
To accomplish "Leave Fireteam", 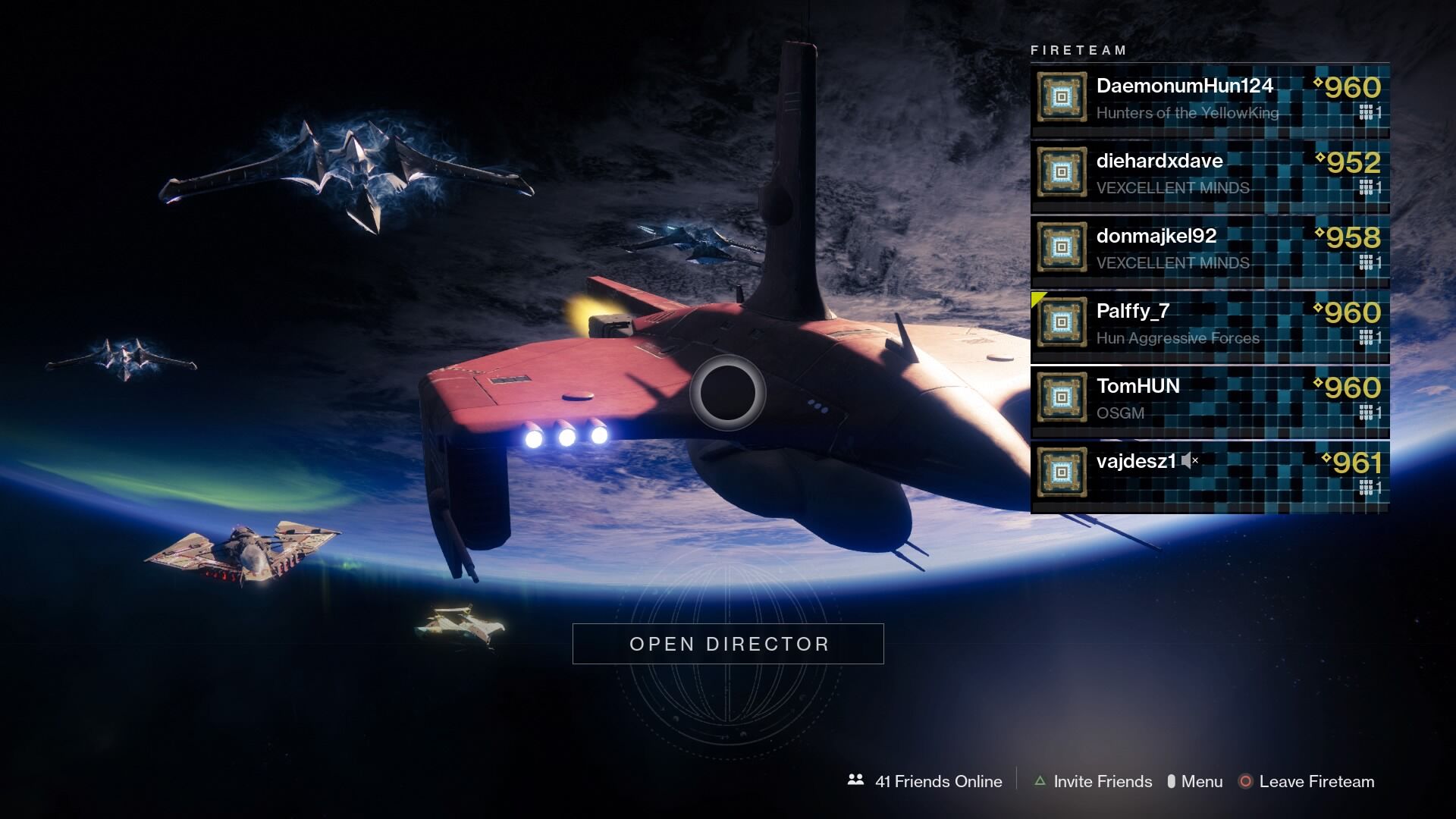I will [1307, 781].
